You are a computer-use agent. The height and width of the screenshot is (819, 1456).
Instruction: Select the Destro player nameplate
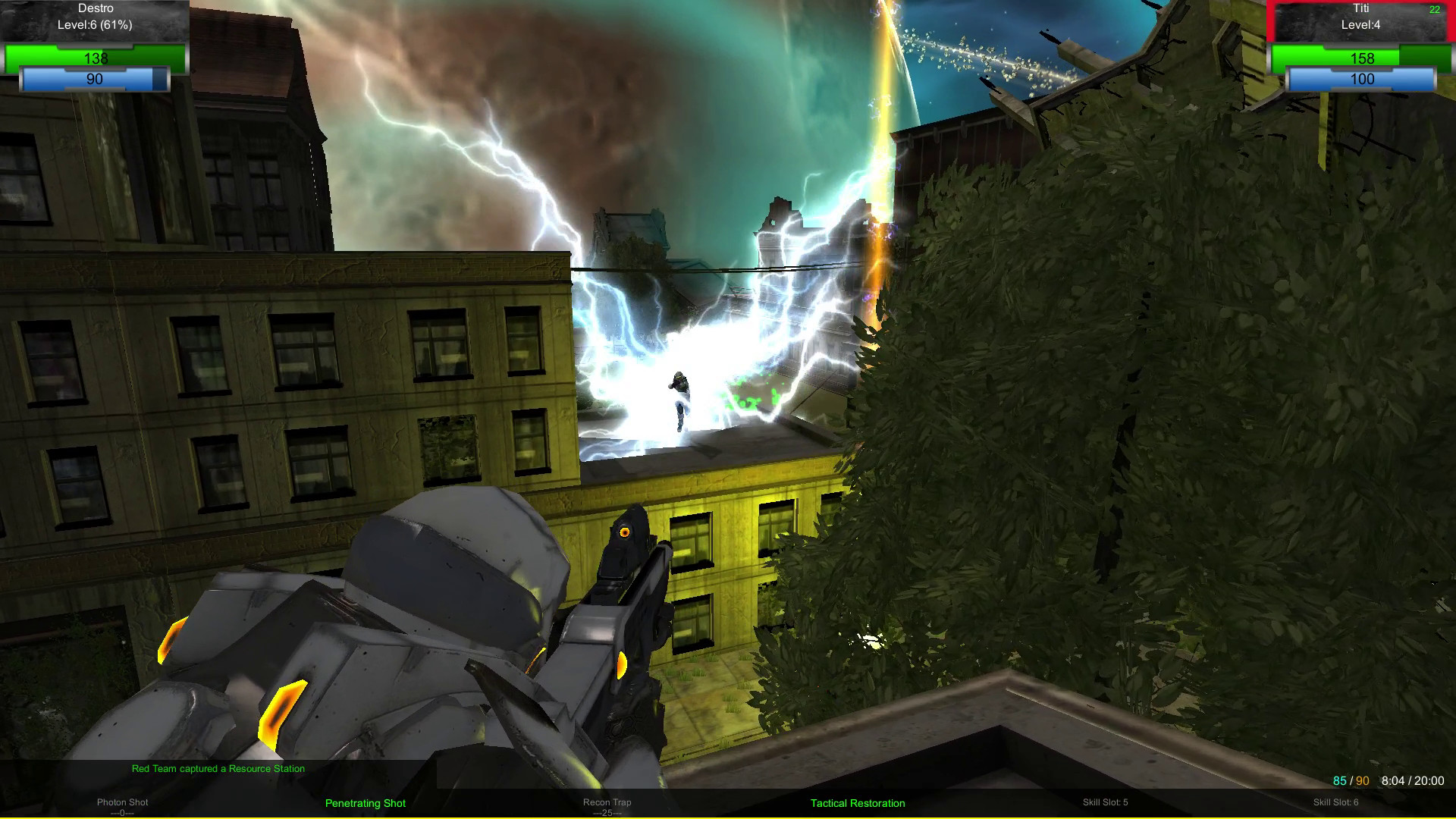[96, 8]
